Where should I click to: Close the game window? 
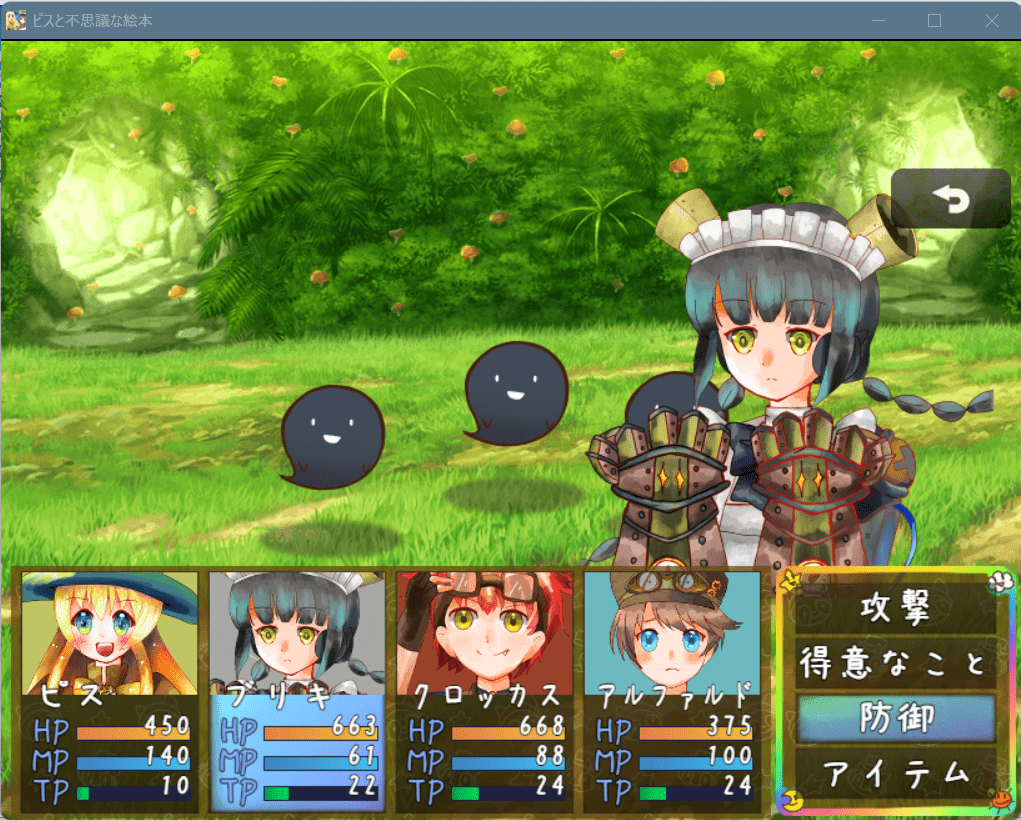tap(991, 20)
